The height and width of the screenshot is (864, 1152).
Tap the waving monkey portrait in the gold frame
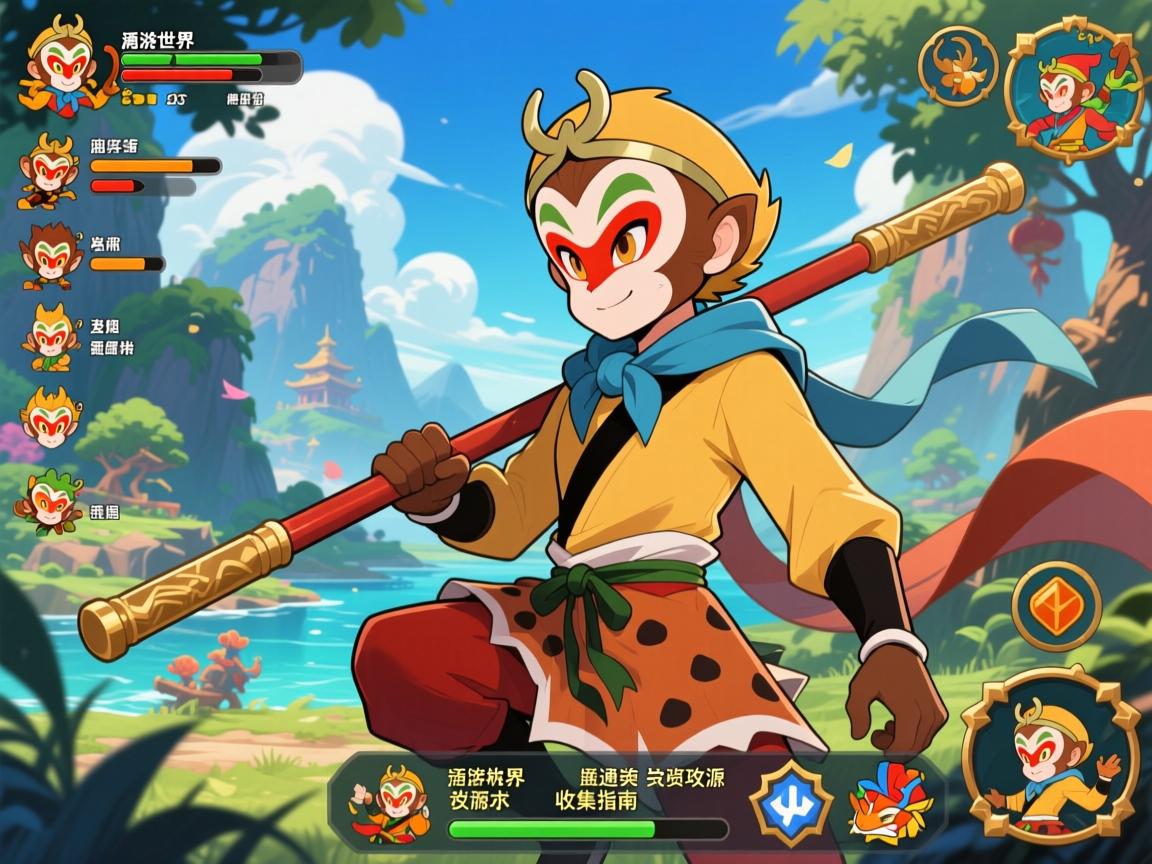(1050, 756)
